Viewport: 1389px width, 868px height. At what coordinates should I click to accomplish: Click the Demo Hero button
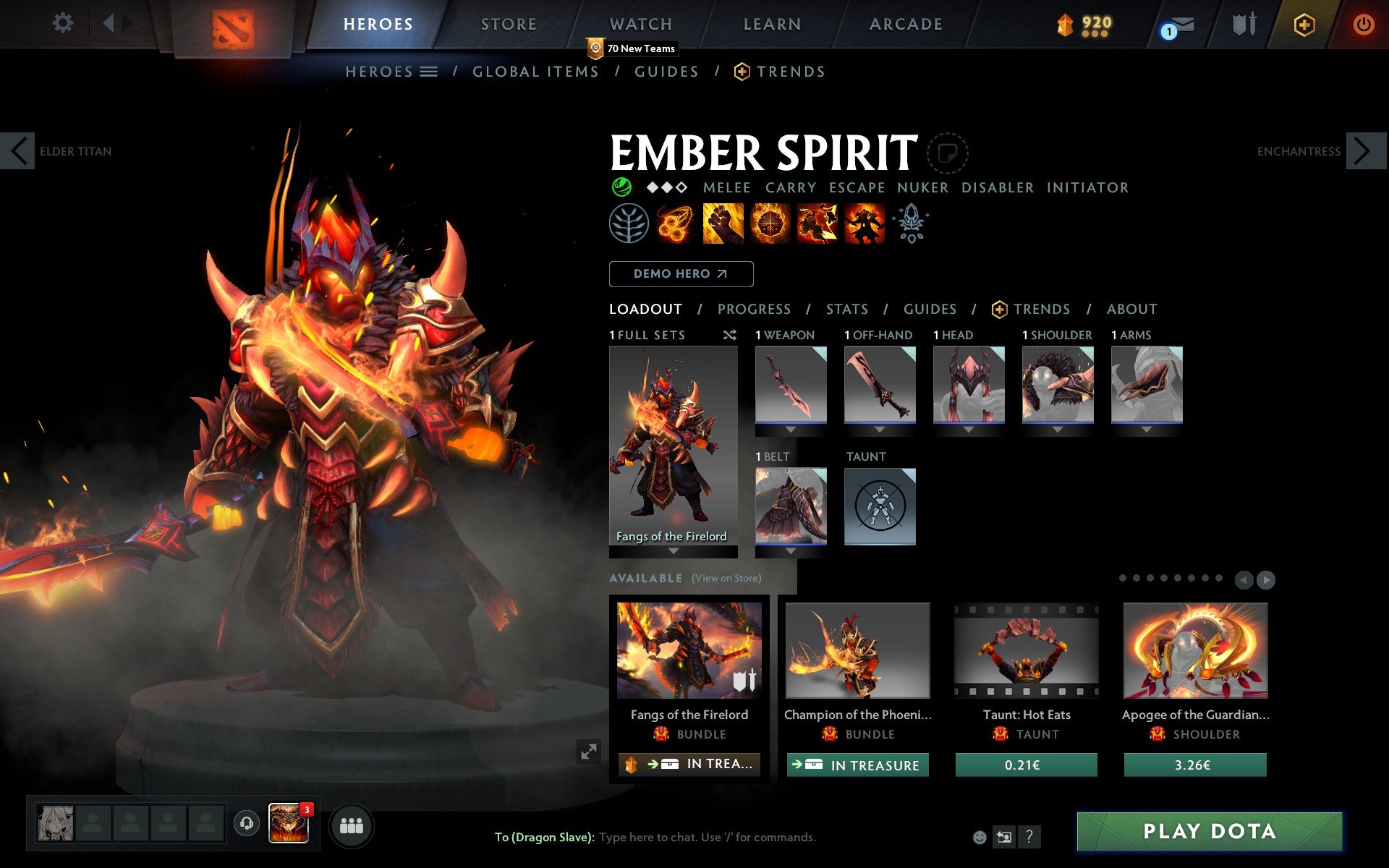(x=681, y=274)
